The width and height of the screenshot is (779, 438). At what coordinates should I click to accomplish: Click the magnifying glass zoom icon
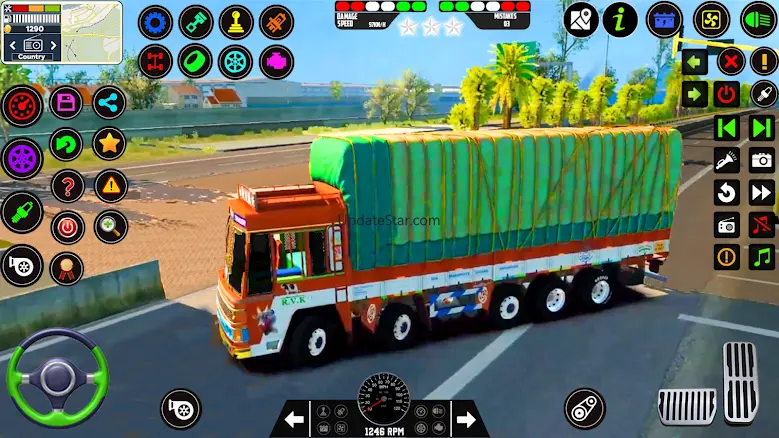coord(110,226)
